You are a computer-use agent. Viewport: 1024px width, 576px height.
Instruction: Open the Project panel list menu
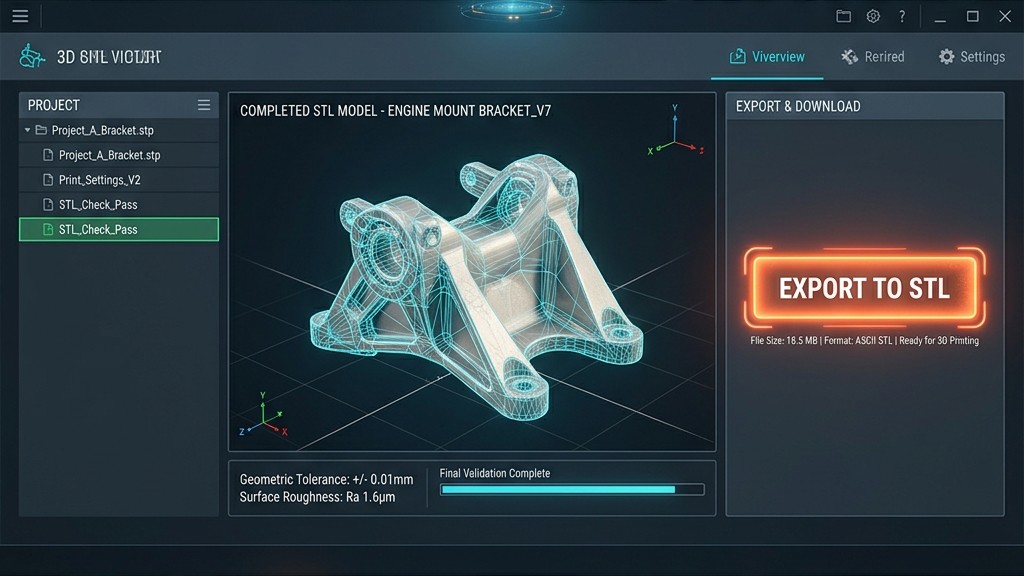coord(204,105)
